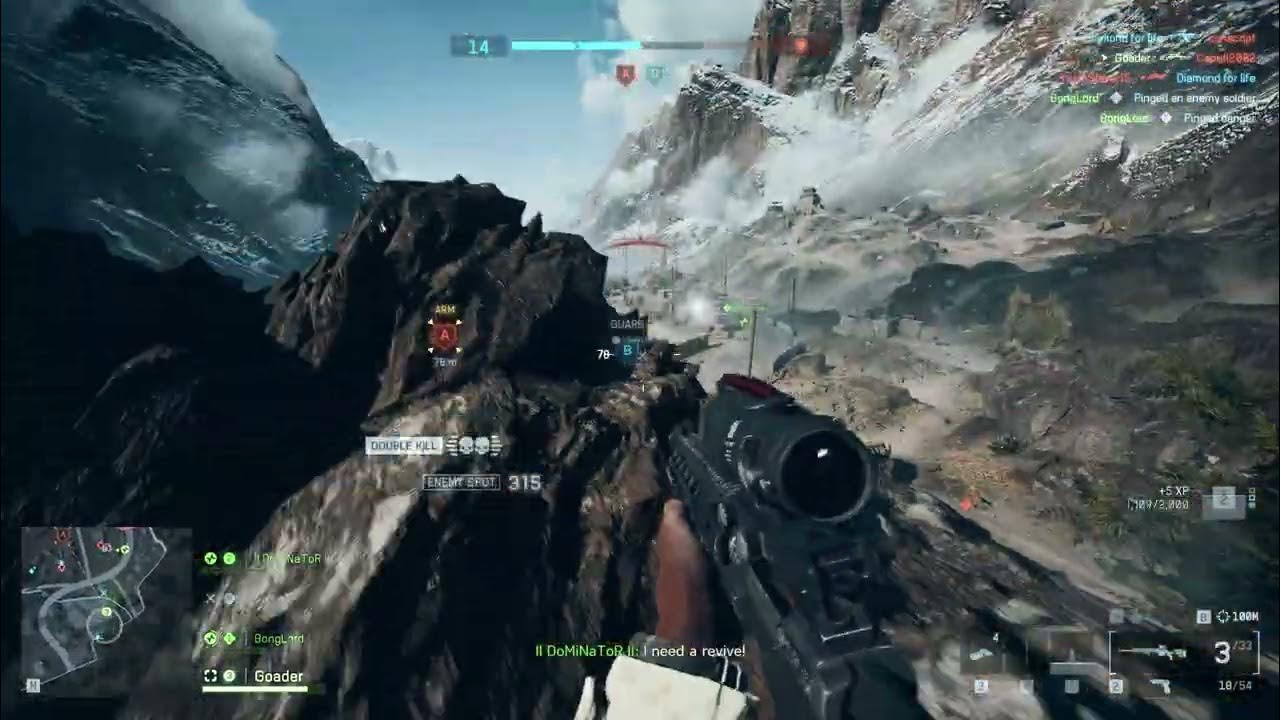The image size is (1280, 720).
Task: Click the number 2 ability charge box
Action: [1115, 685]
